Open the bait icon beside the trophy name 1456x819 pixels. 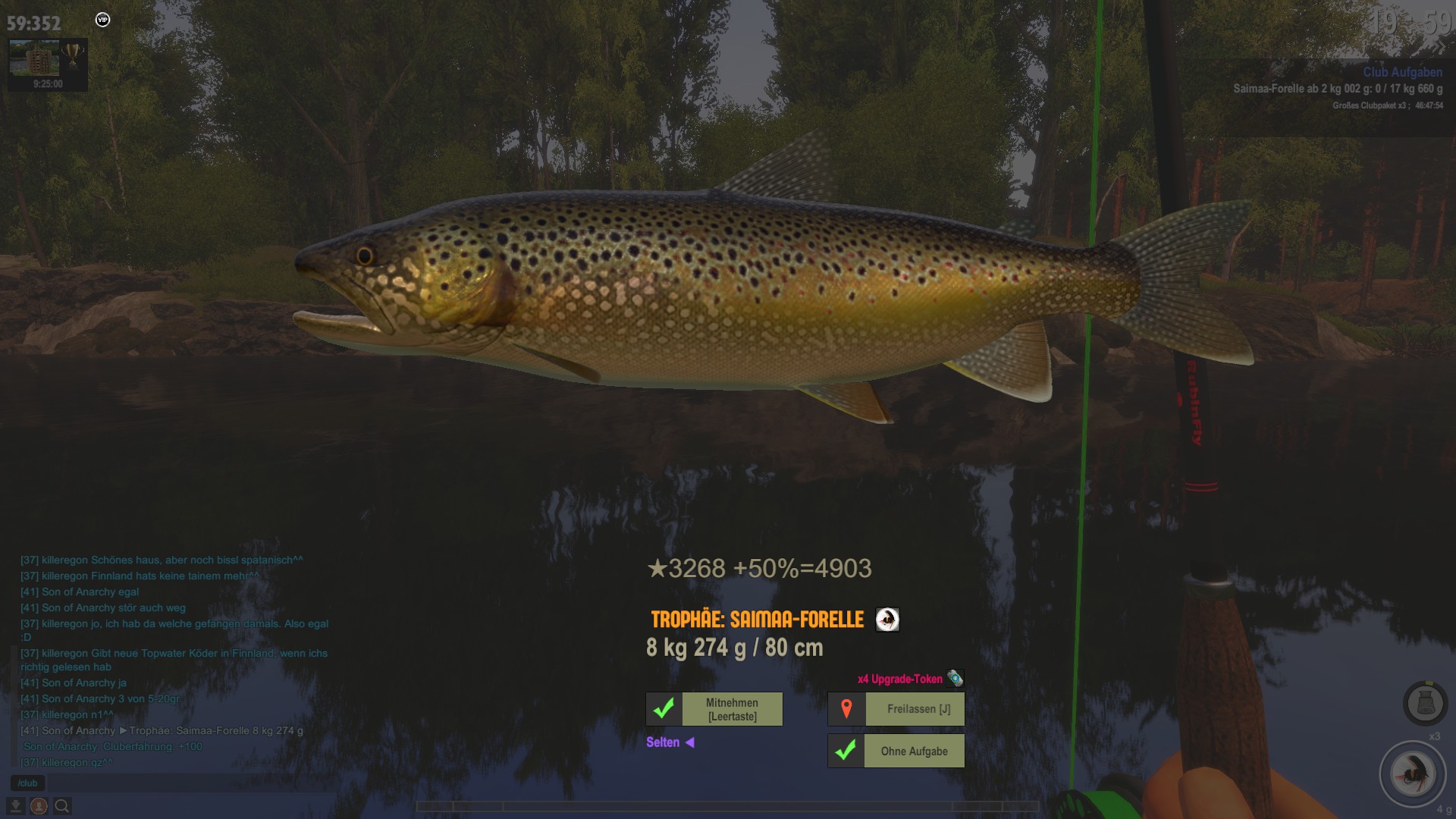[x=887, y=620]
